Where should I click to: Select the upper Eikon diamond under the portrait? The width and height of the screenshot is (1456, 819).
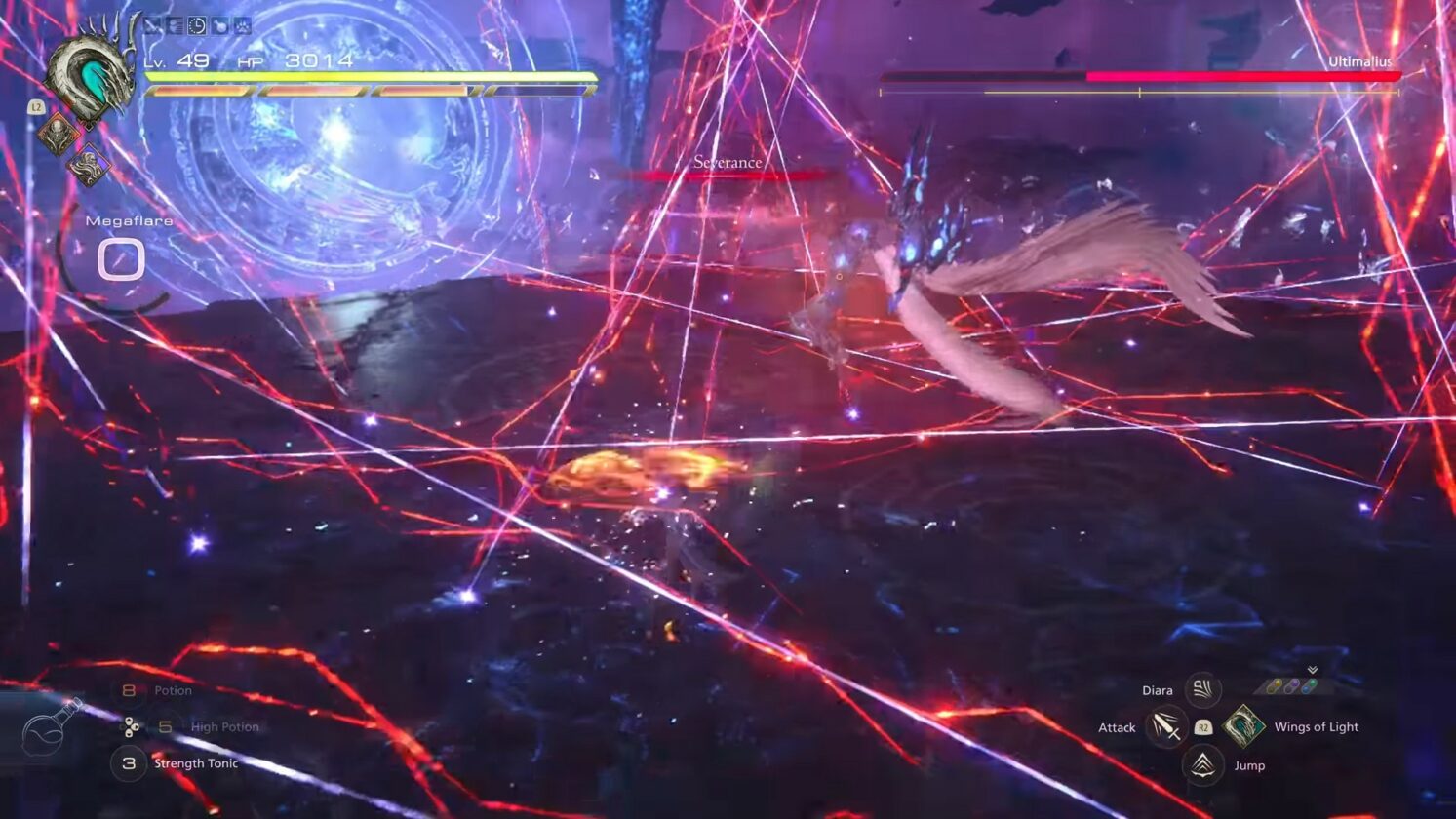click(x=58, y=134)
